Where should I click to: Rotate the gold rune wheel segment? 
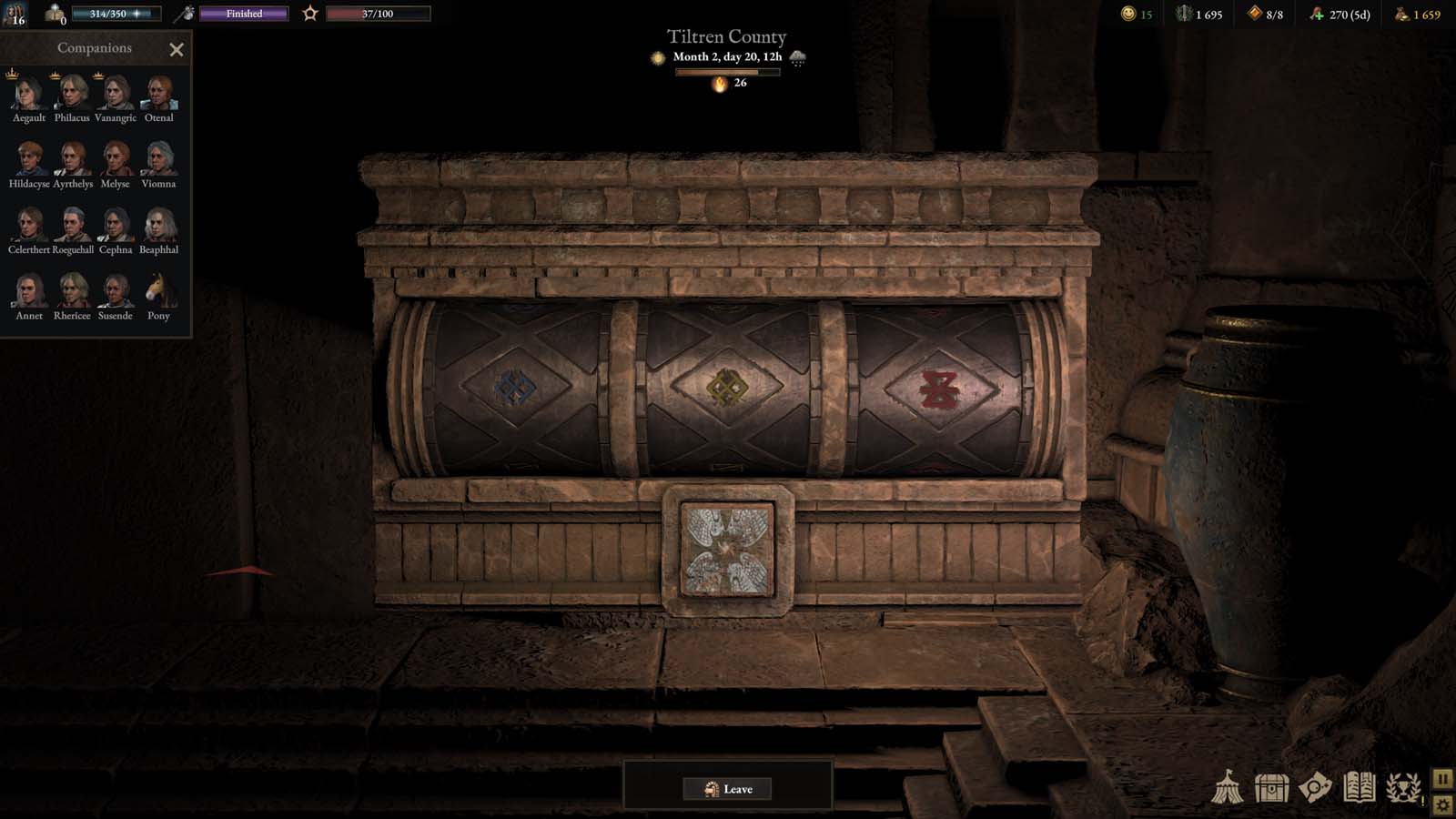tap(728, 386)
